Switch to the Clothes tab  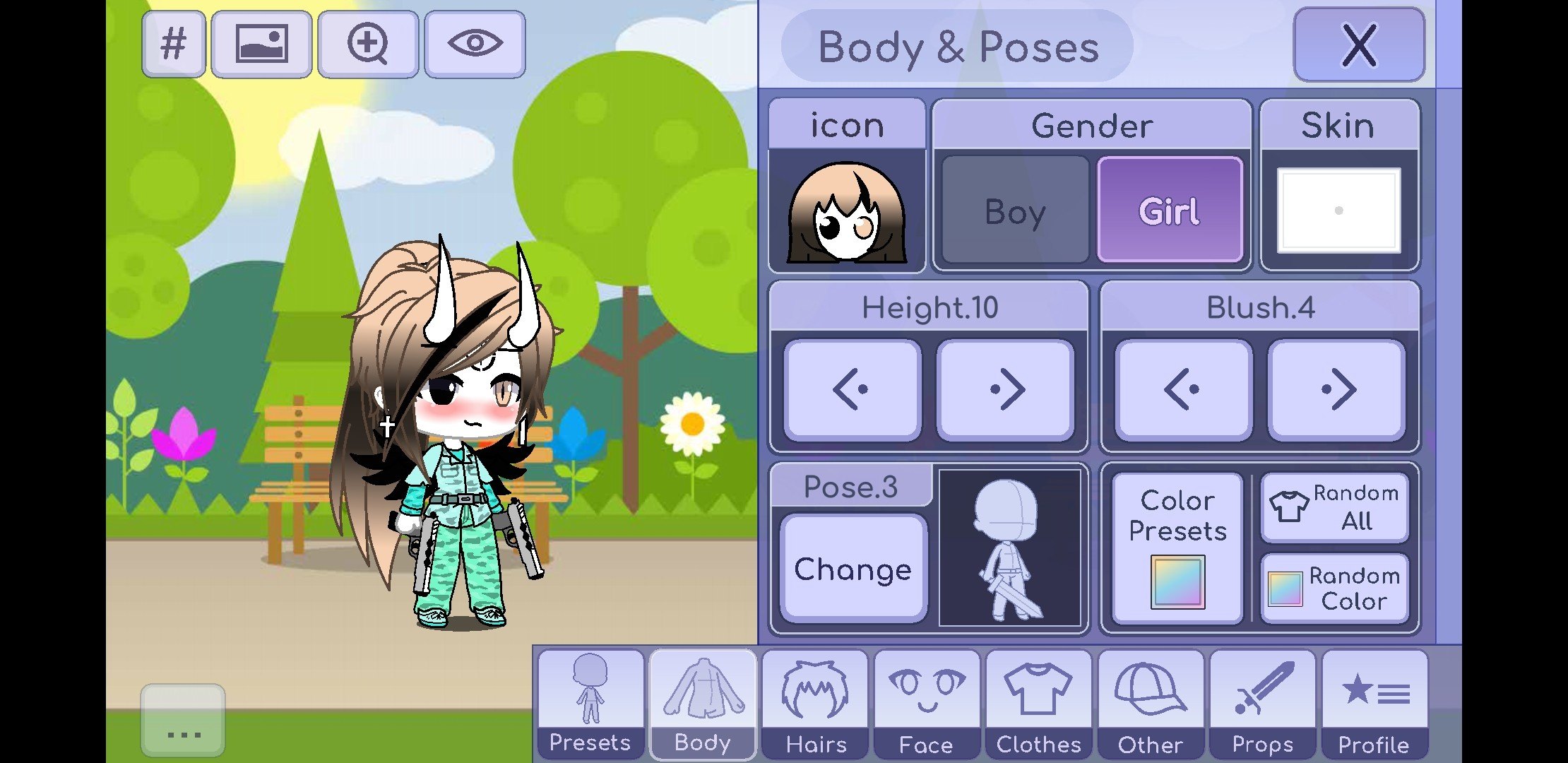(1038, 704)
